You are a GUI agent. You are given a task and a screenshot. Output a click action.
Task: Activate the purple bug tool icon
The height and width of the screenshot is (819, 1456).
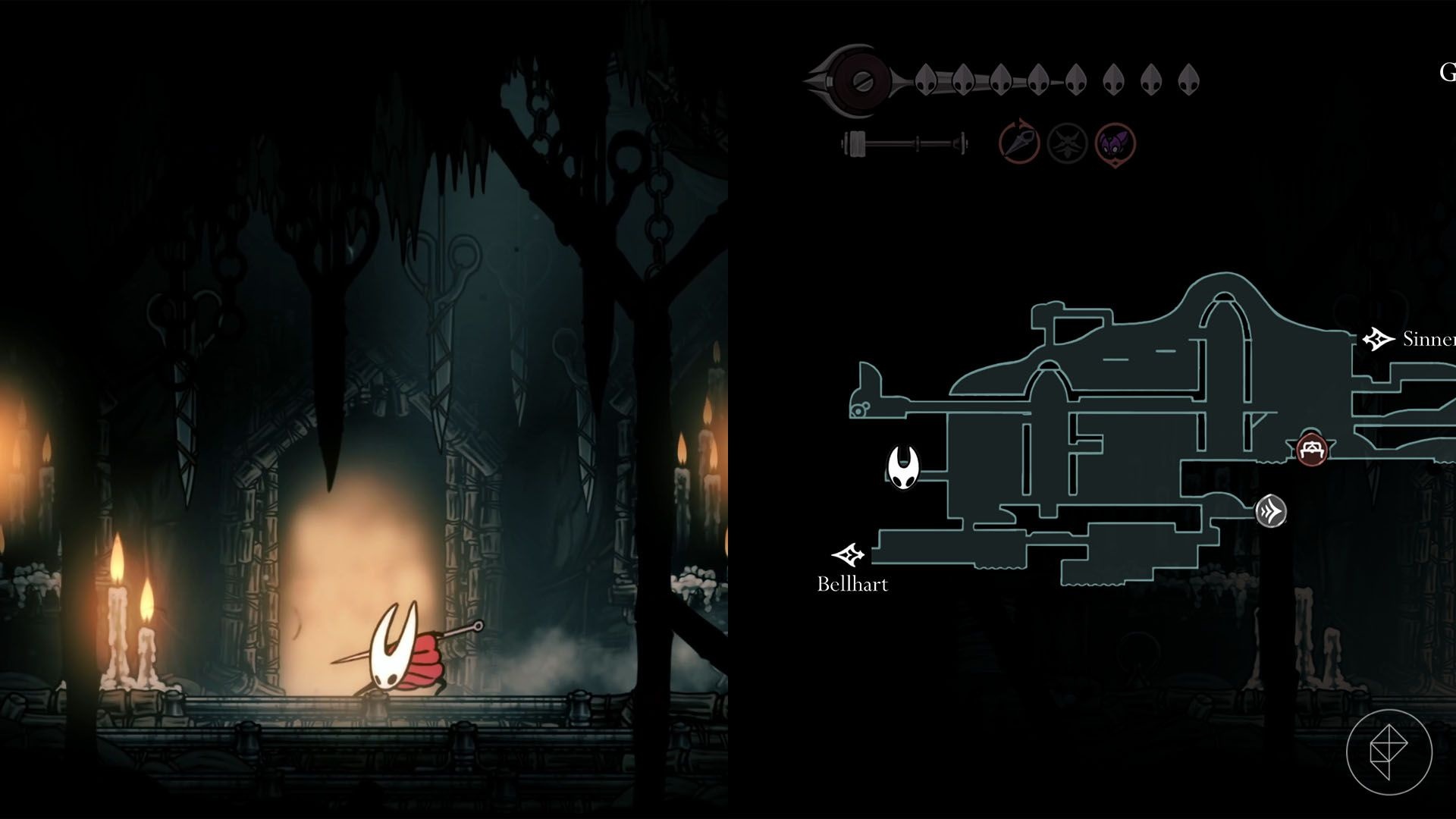[x=1115, y=143]
